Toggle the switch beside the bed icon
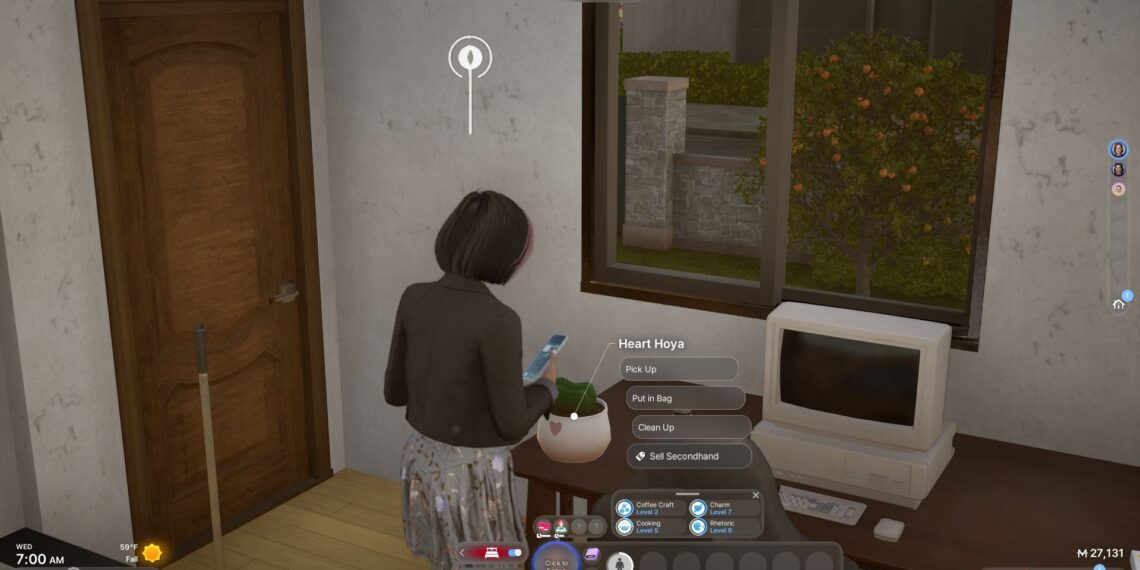Screen dimensions: 1140x570 (516, 552)
